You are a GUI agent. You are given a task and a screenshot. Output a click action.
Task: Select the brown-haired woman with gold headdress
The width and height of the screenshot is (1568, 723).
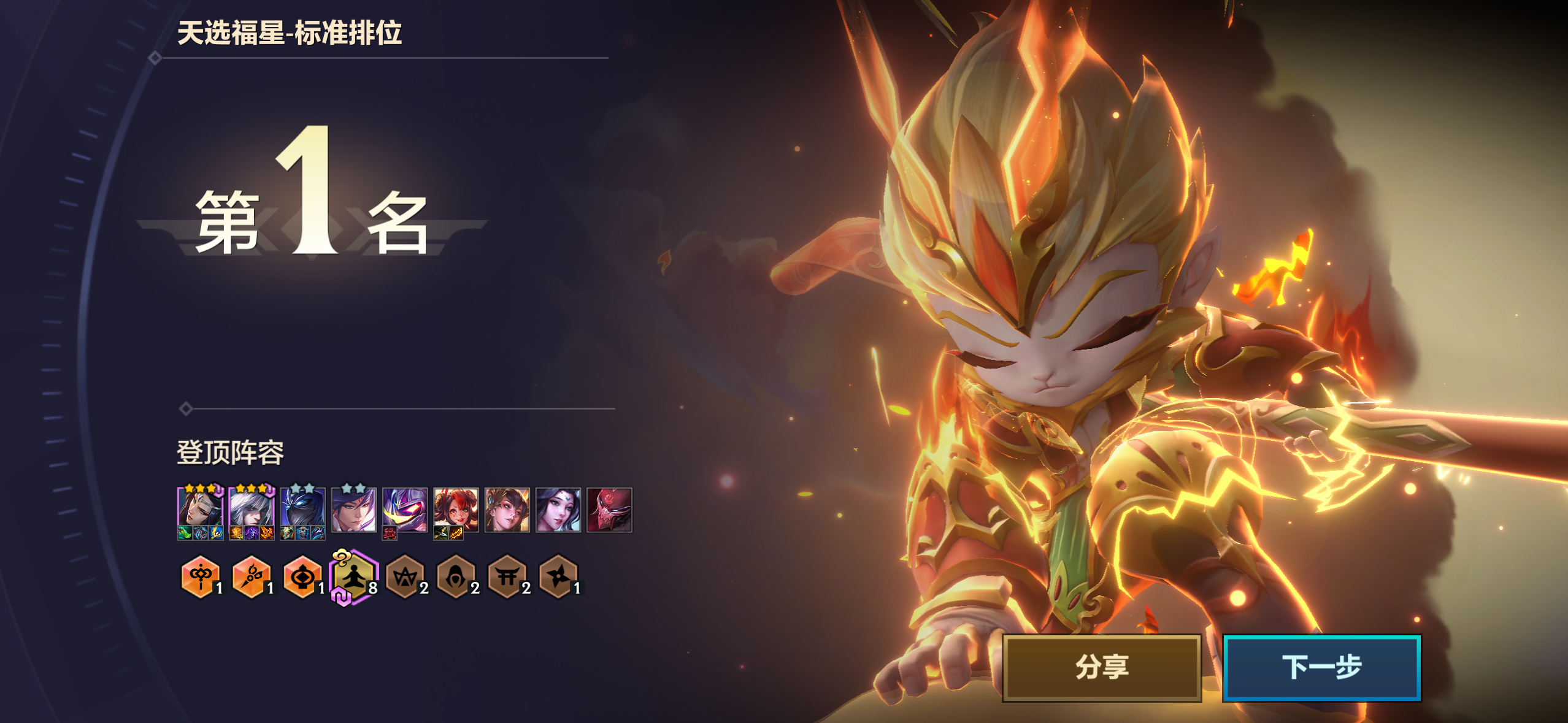point(507,509)
